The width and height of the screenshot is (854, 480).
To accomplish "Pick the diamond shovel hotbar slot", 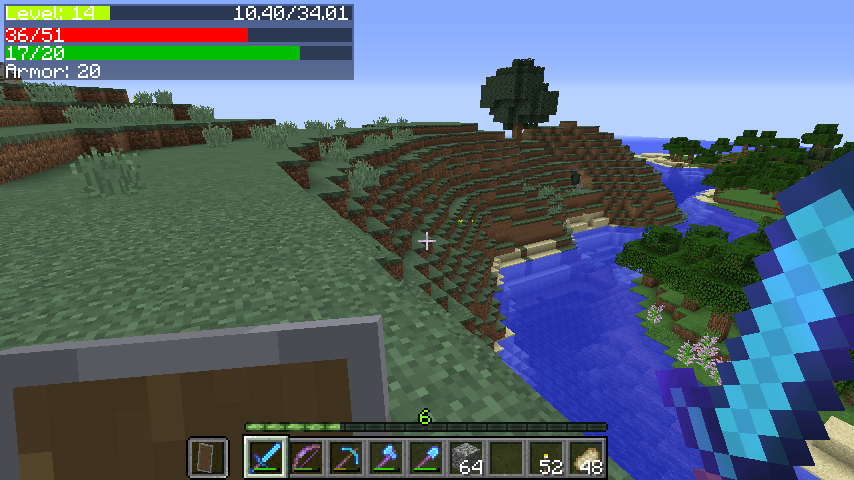I will [426, 458].
